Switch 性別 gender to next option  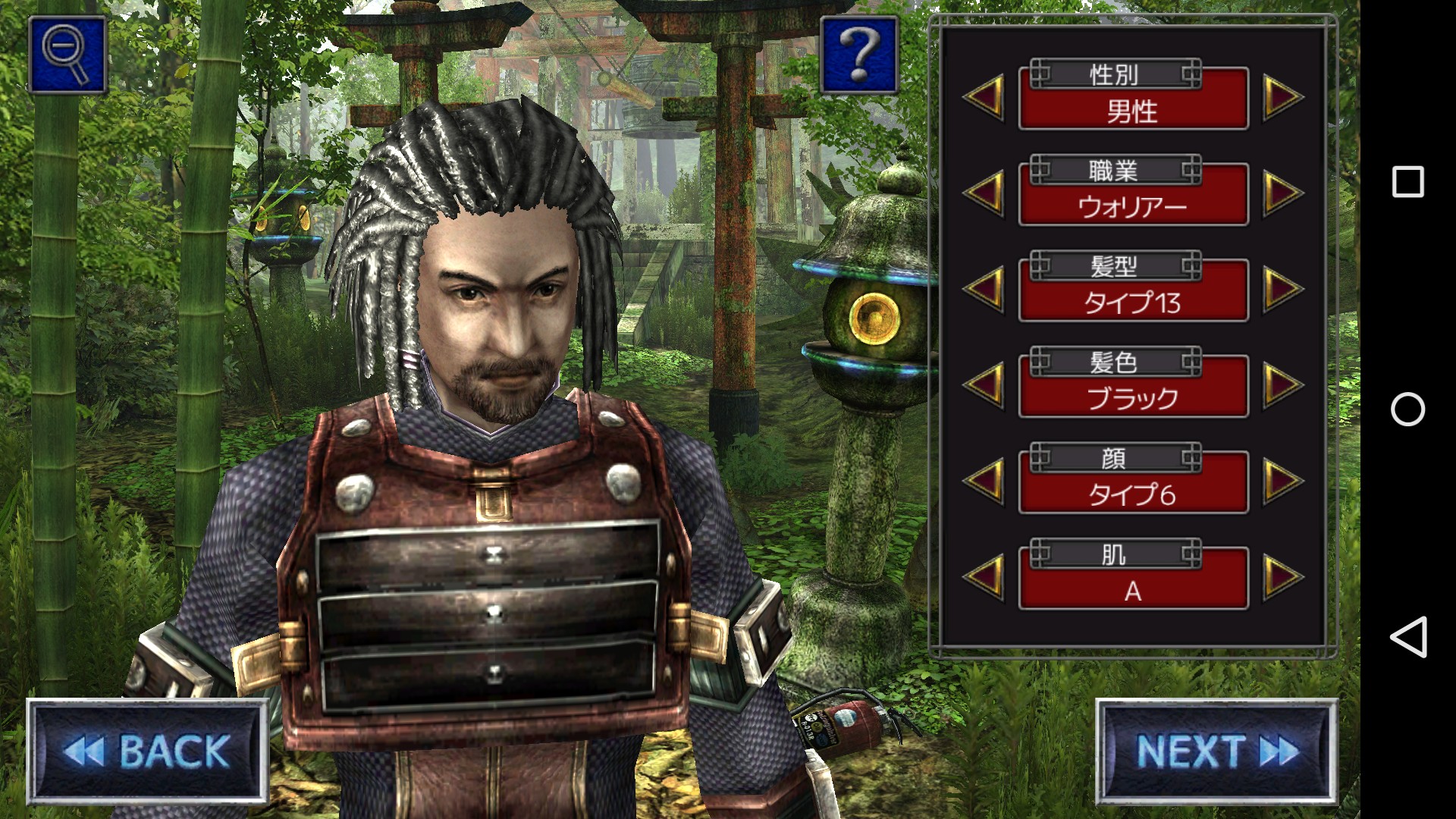[1282, 97]
